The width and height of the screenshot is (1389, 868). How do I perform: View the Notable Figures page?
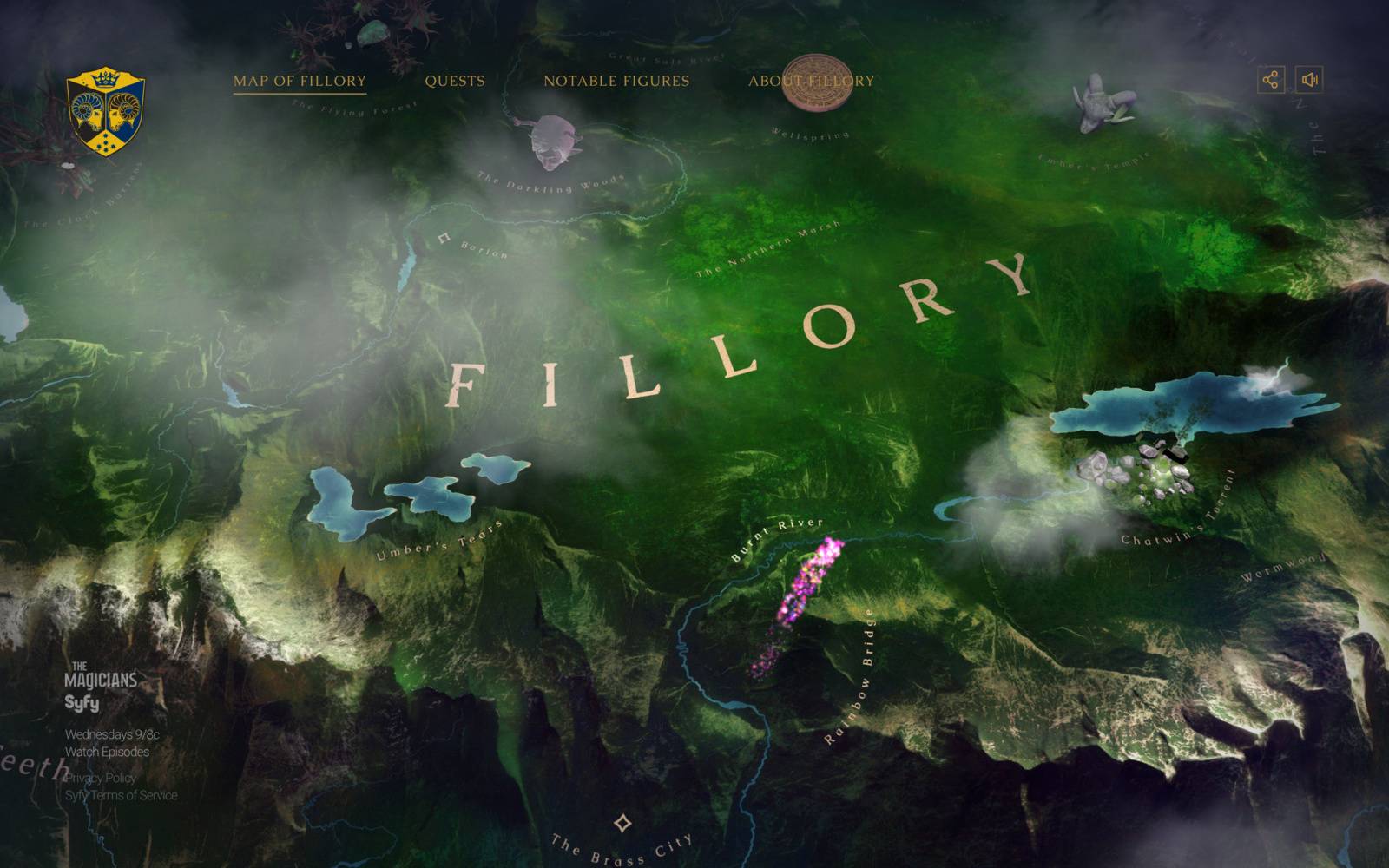coord(616,82)
